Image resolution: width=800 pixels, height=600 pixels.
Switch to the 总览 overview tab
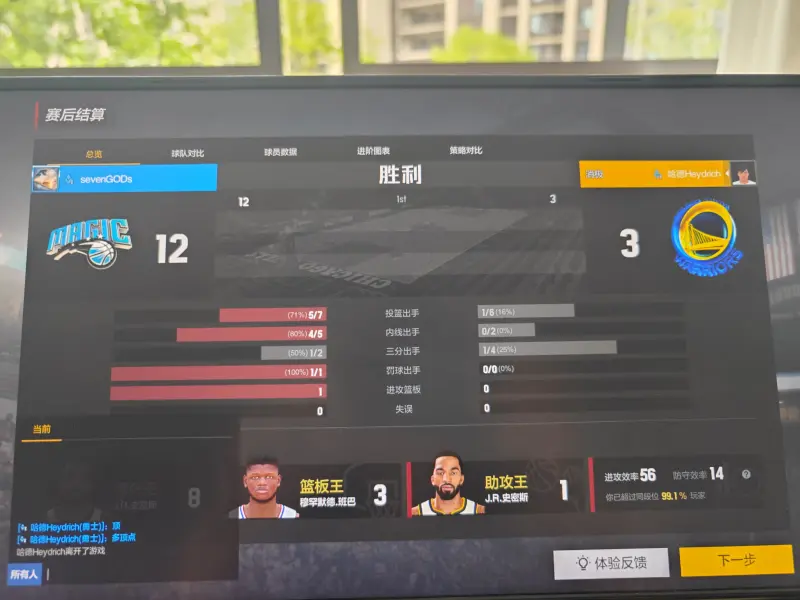94,153
